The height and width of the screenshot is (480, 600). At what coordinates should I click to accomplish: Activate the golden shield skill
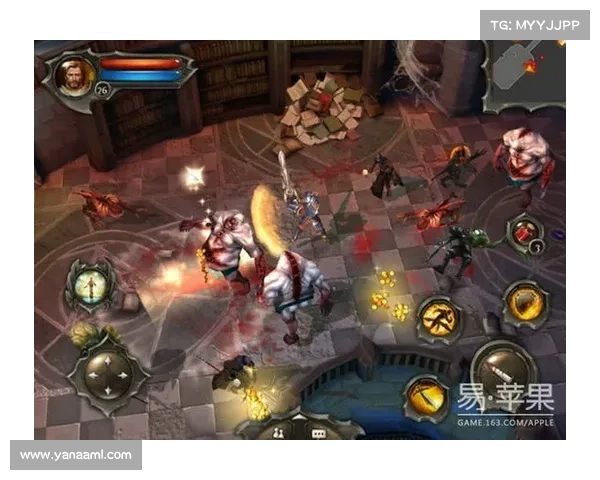point(523,301)
